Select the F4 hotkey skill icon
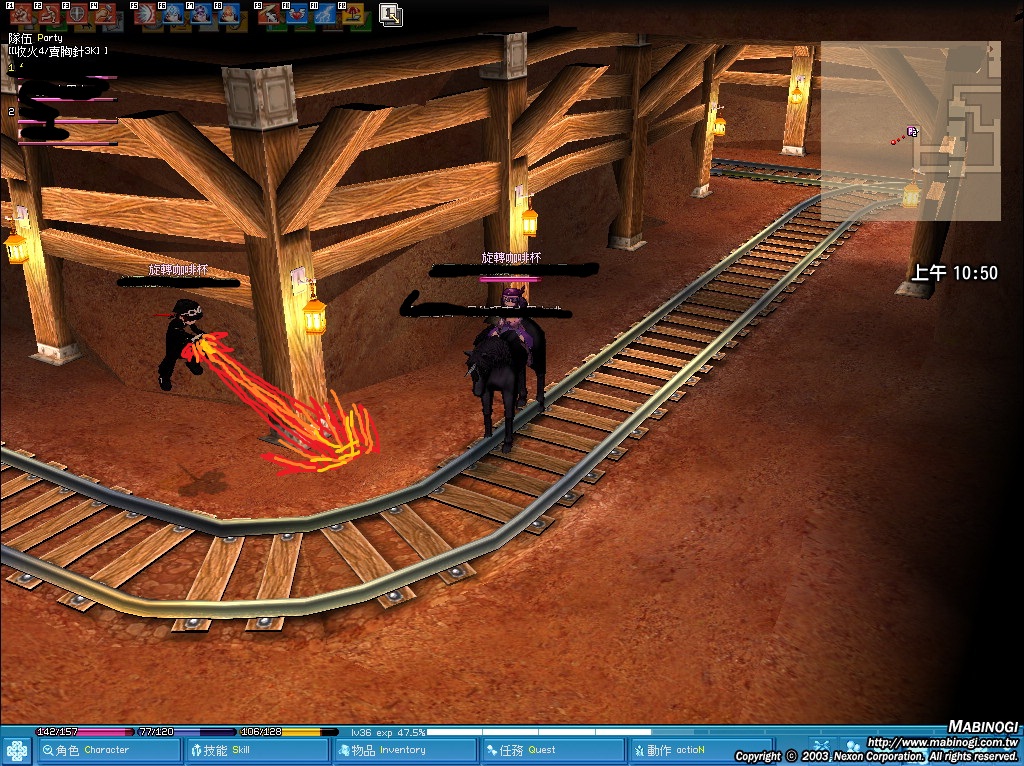This screenshot has width=1024, height=766. 104,14
